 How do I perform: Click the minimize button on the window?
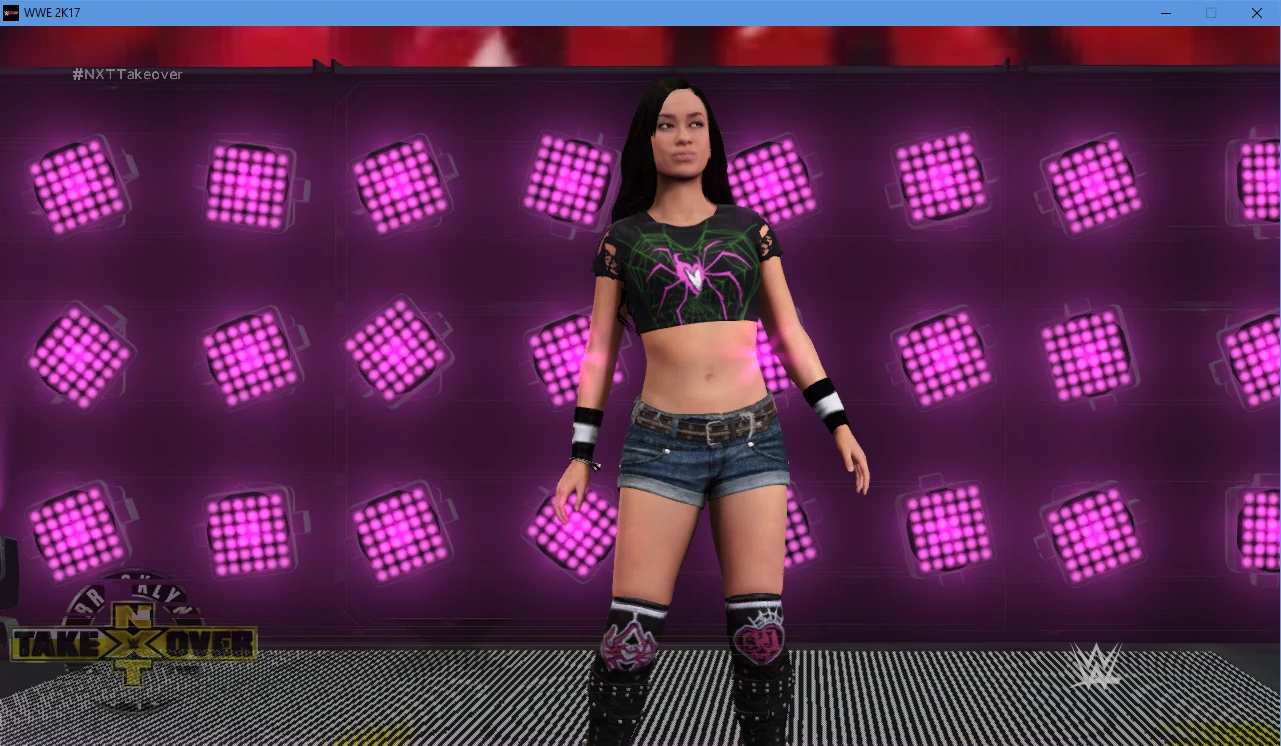1166,13
